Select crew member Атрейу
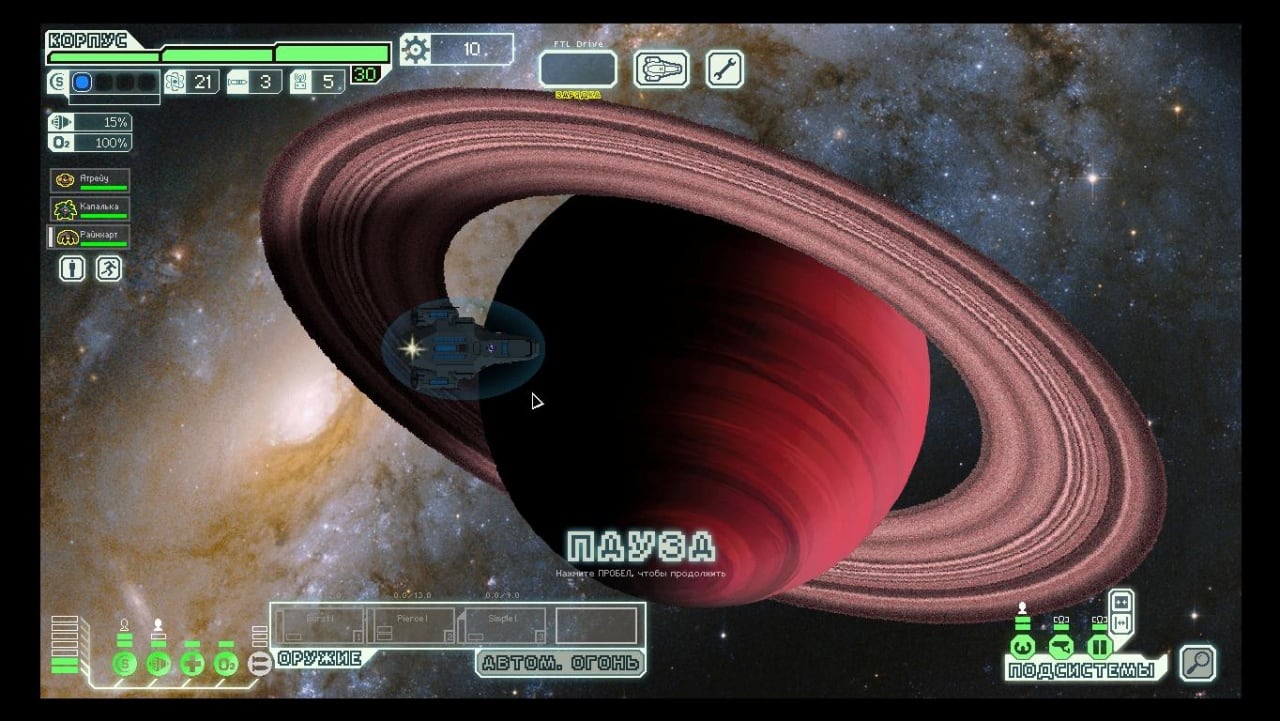Image resolution: width=1280 pixels, height=721 pixels. point(90,181)
